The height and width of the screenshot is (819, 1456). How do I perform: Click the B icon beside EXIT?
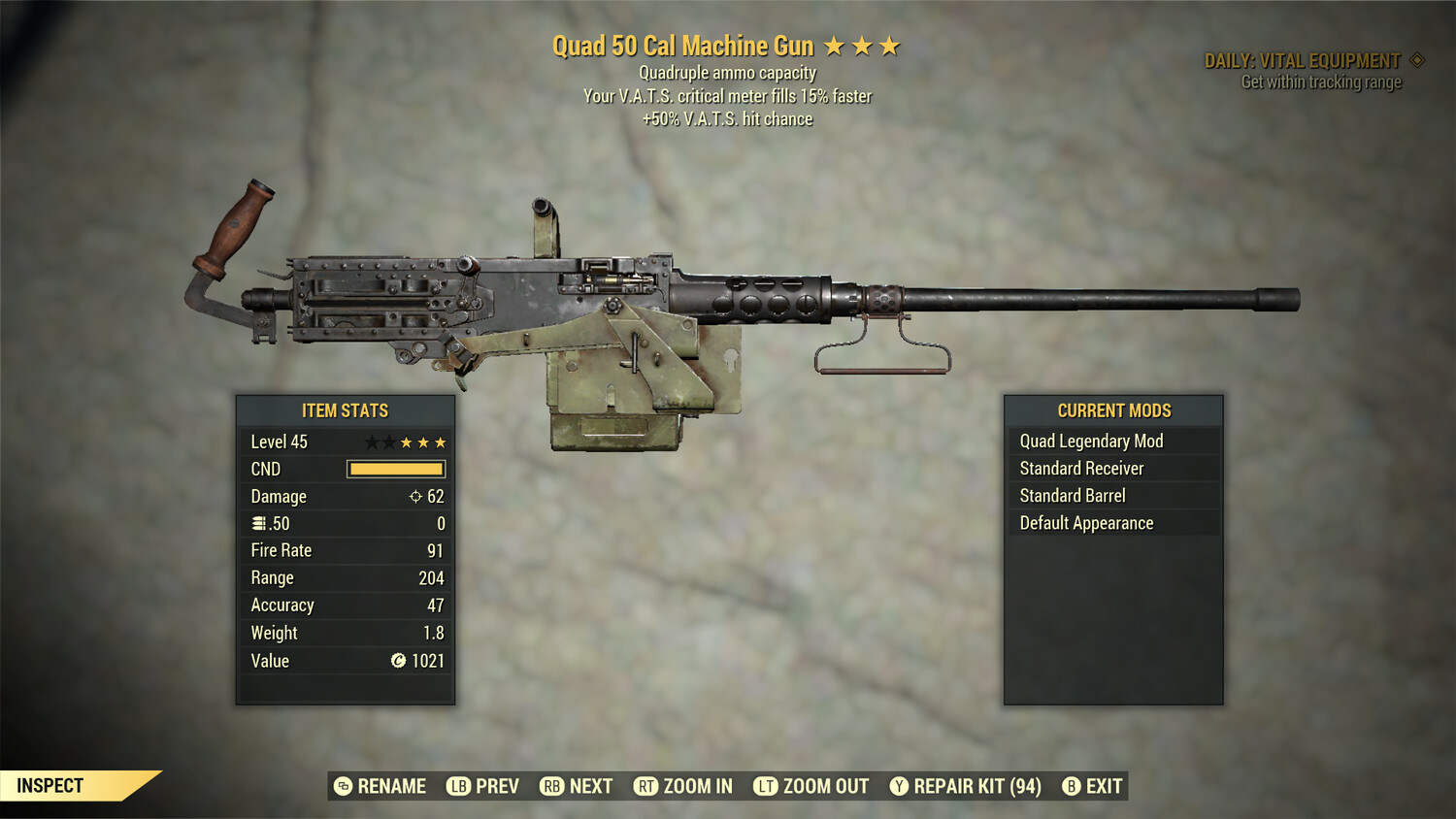pyautogui.click(x=1072, y=786)
